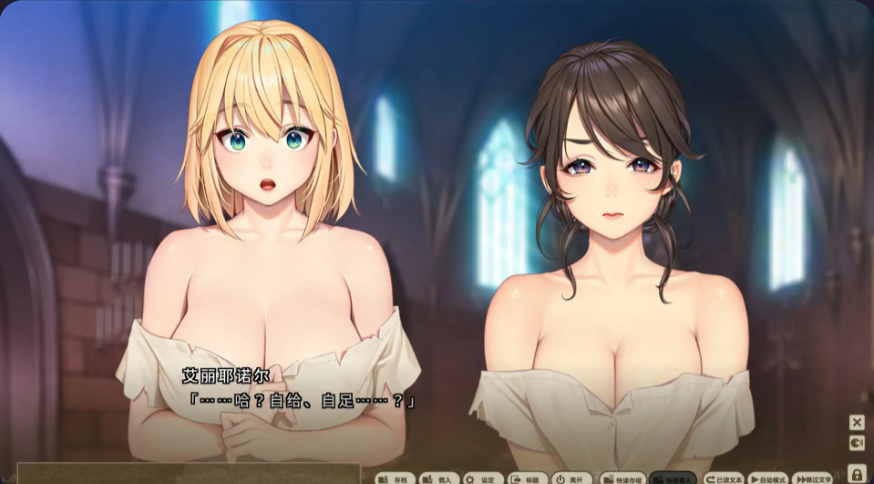This screenshot has width=874, height=484.
Task: Use the 快速载入 quick load button
Action: pyautogui.click(x=672, y=478)
